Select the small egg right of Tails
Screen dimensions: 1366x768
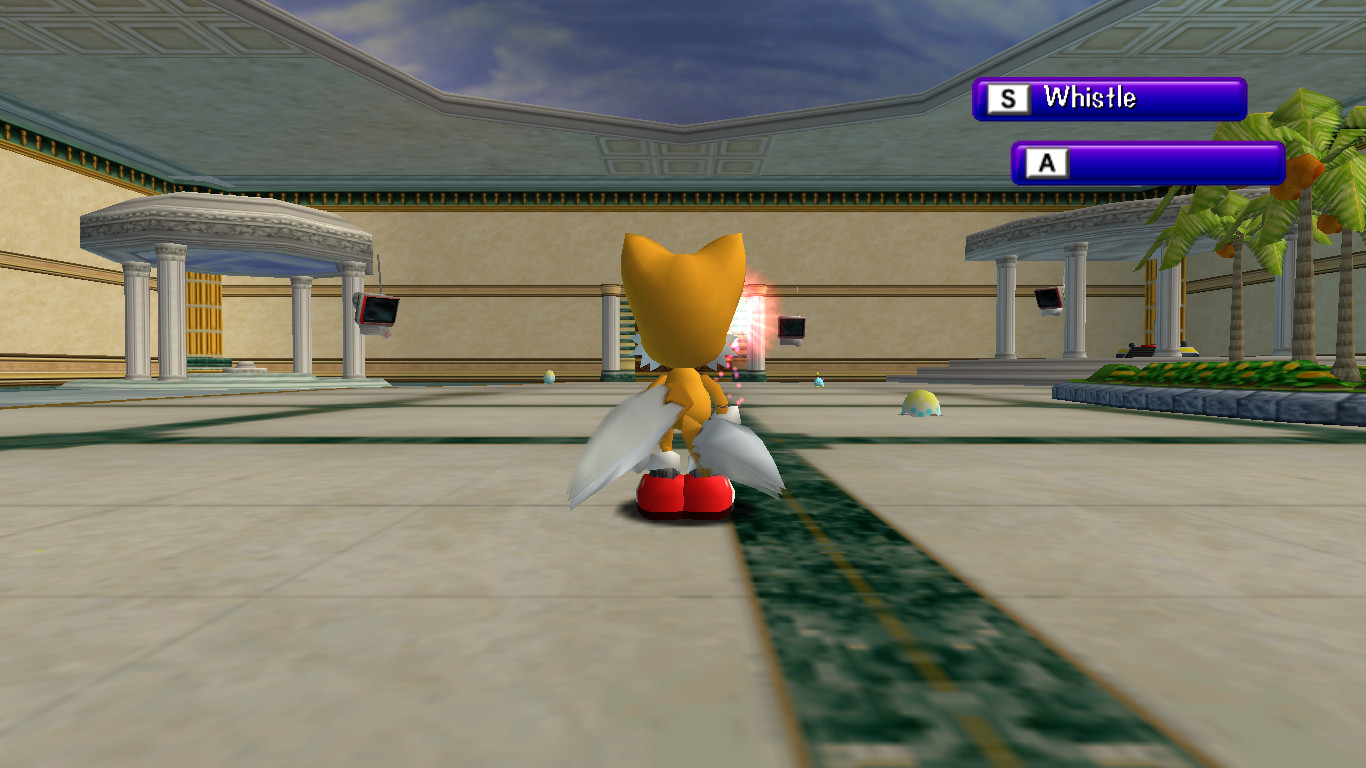coord(817,383)
